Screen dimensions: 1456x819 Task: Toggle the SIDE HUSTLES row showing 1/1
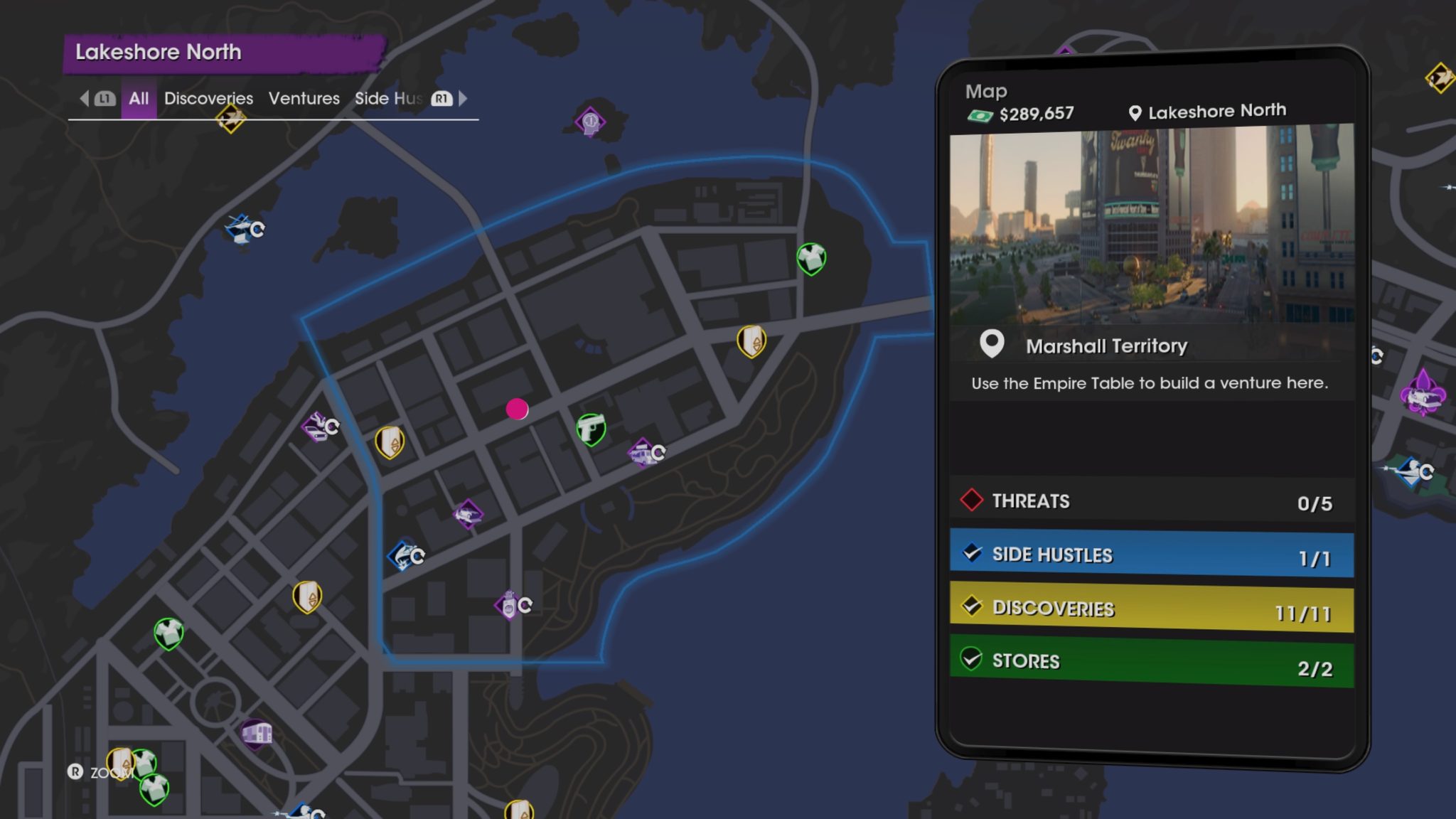click(x=1152, y=554)
